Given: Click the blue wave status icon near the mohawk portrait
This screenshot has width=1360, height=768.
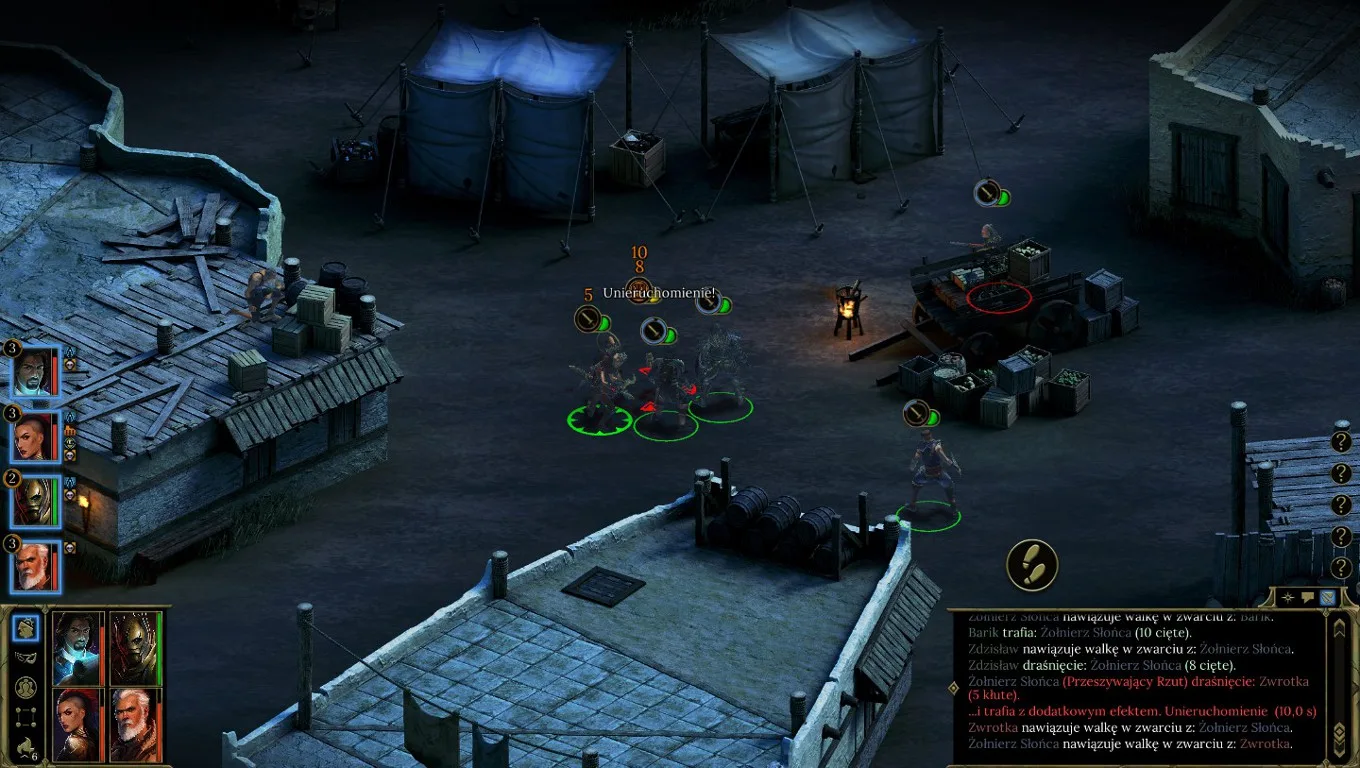Looking at the screenshot, I should (x=69, y=417).
